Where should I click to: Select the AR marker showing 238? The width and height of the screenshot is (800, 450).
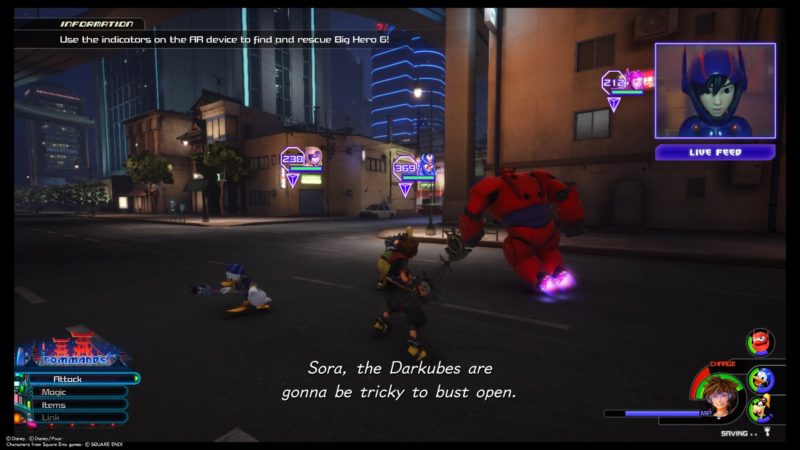point(293,157)
